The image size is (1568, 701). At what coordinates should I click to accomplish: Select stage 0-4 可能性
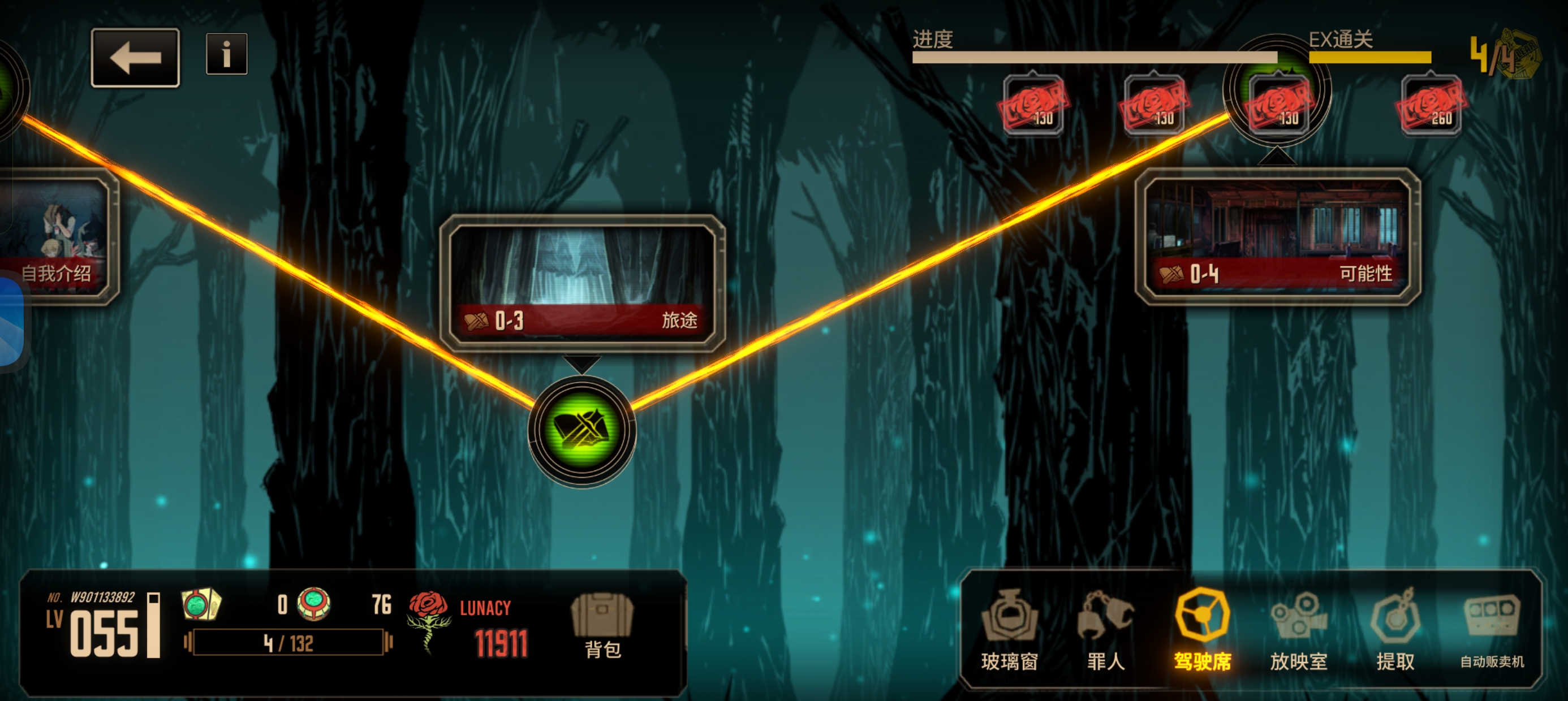1277,237
